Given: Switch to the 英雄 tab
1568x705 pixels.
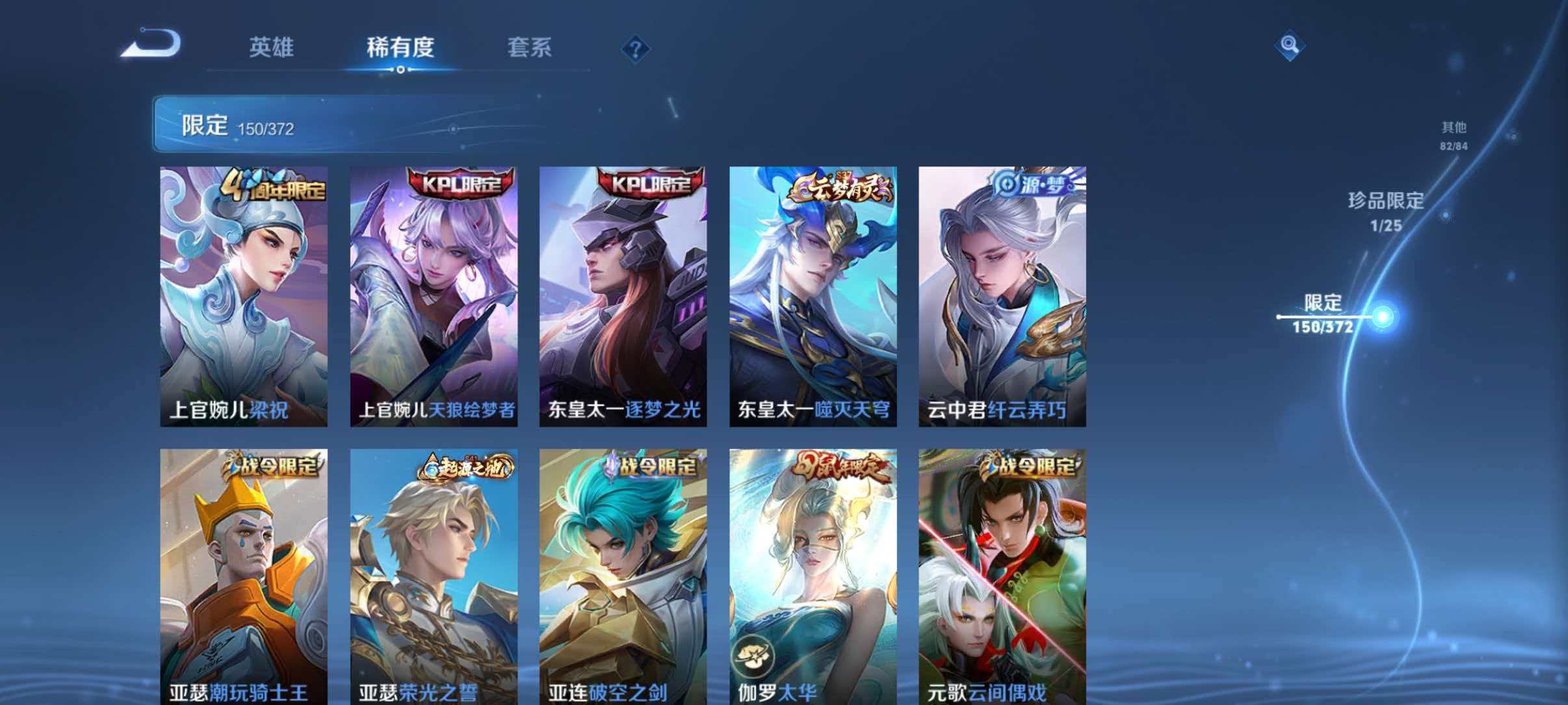Looking at the screenshot, I should pos(273,47).
